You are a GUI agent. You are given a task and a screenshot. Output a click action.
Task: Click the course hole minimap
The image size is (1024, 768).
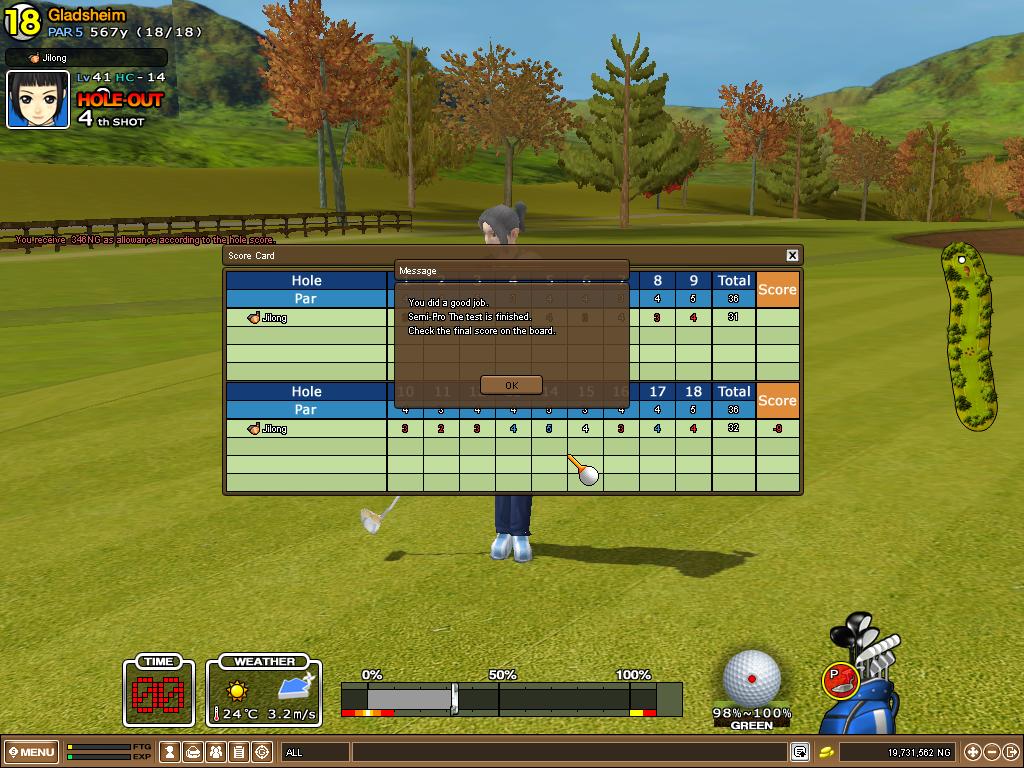point(966,335)
